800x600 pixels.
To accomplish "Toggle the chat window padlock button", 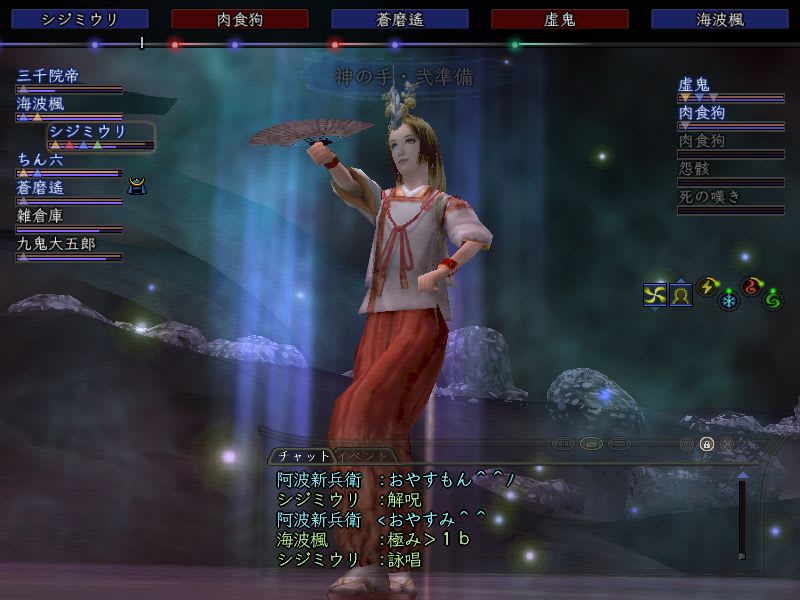I will click(x=706, y=443).
